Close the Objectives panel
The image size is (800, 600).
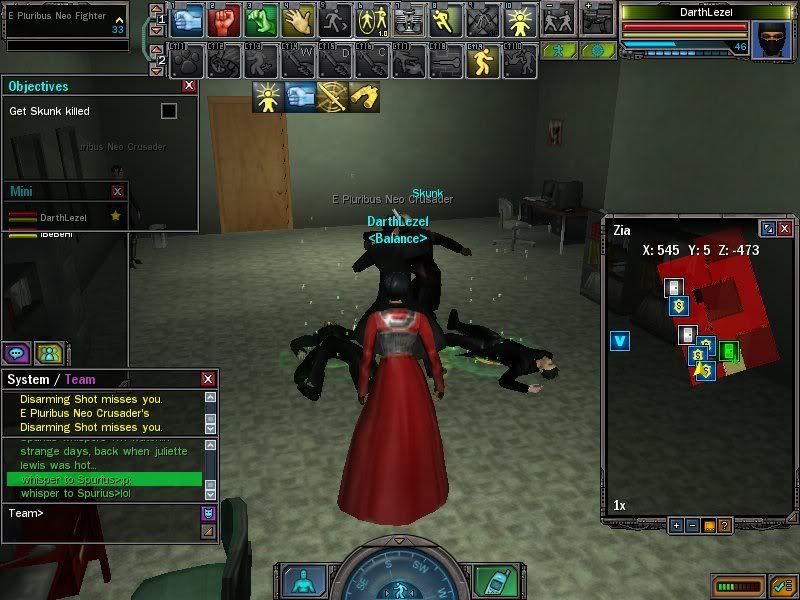pyautogui.click(x=189, y=87)
